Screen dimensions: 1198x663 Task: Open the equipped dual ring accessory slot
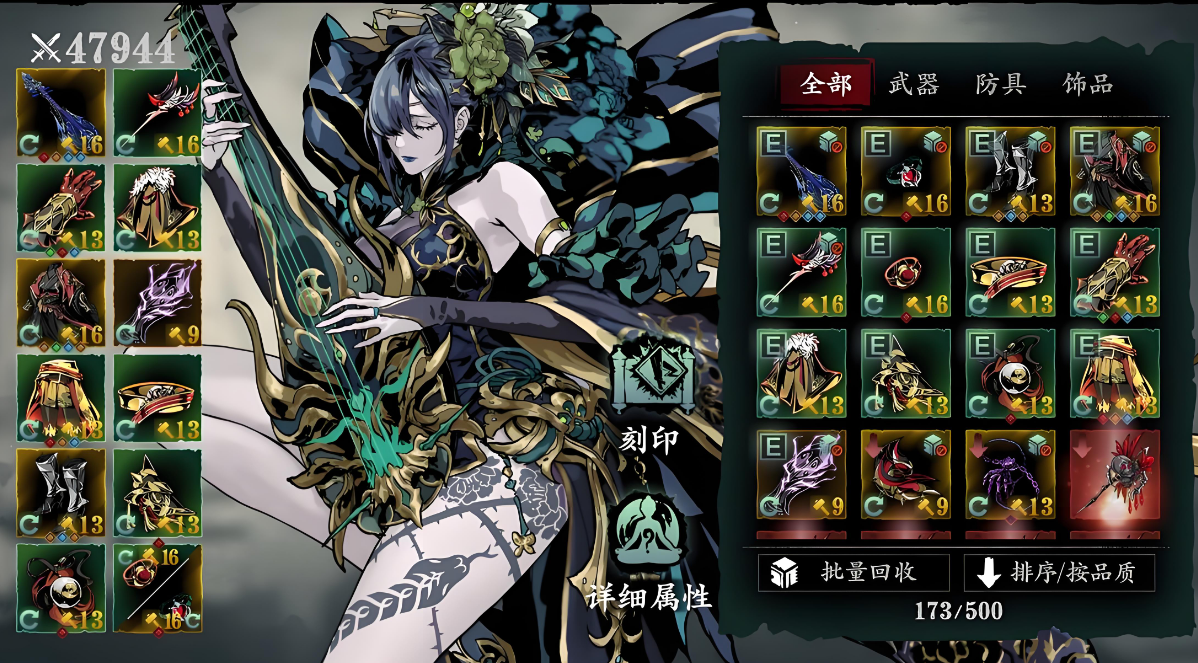pos(157,588)
